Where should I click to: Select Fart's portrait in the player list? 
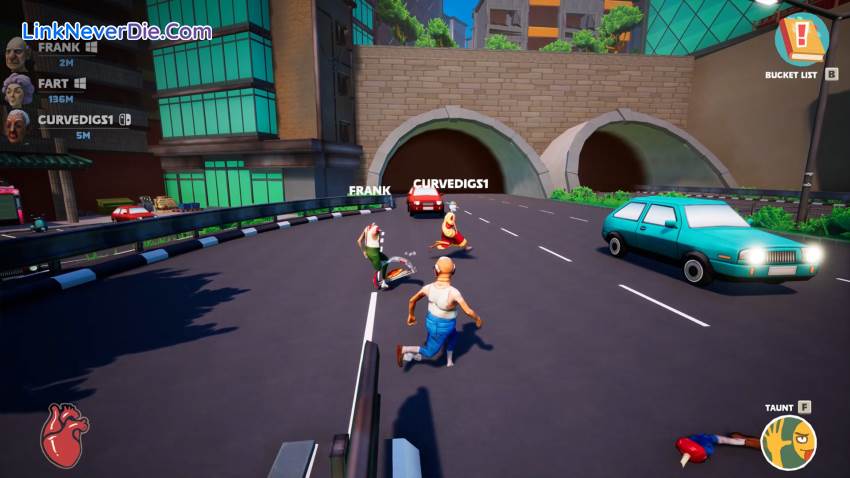coord(18,89)
